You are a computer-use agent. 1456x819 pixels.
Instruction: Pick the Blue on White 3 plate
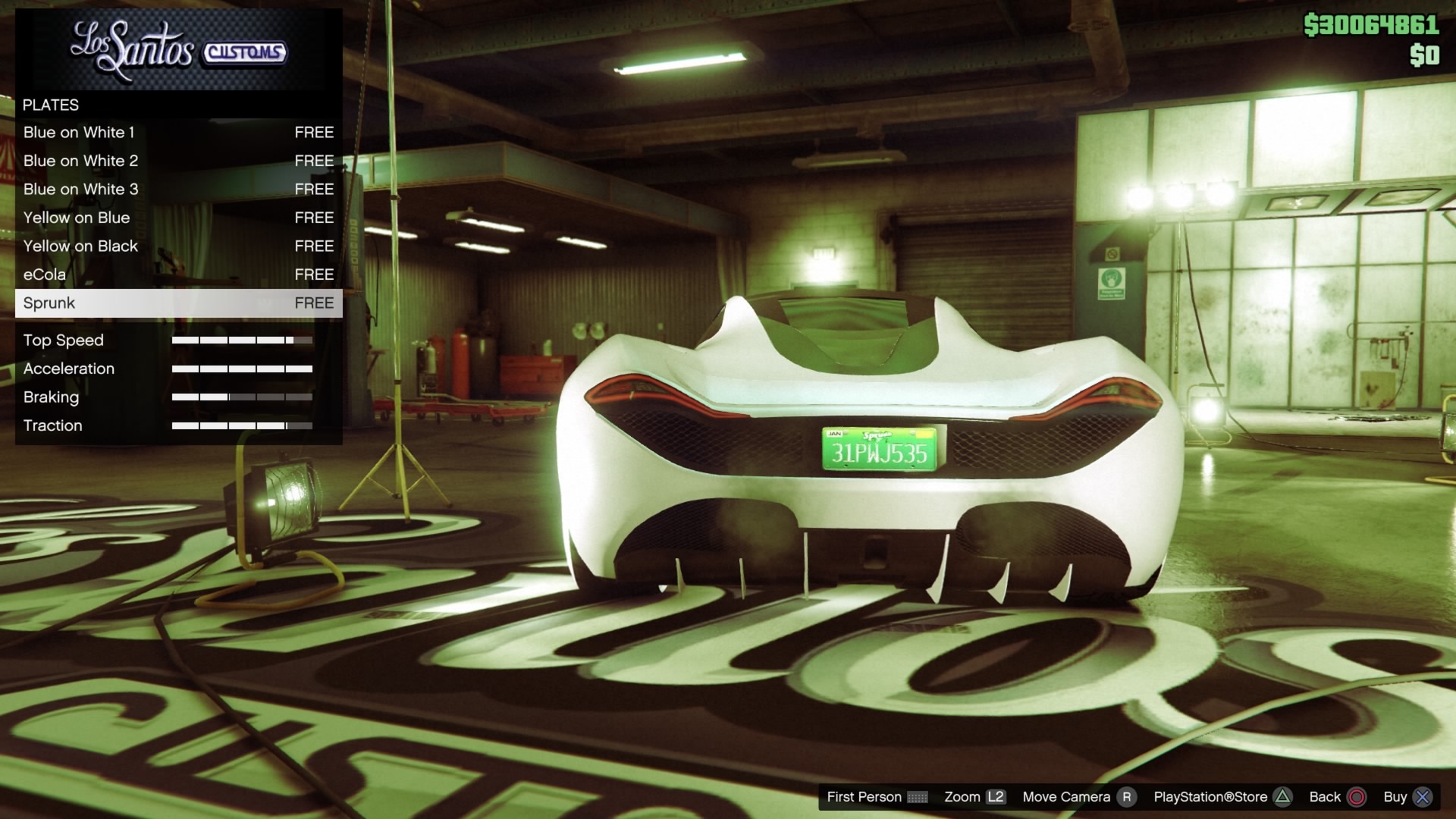(178, 190)
